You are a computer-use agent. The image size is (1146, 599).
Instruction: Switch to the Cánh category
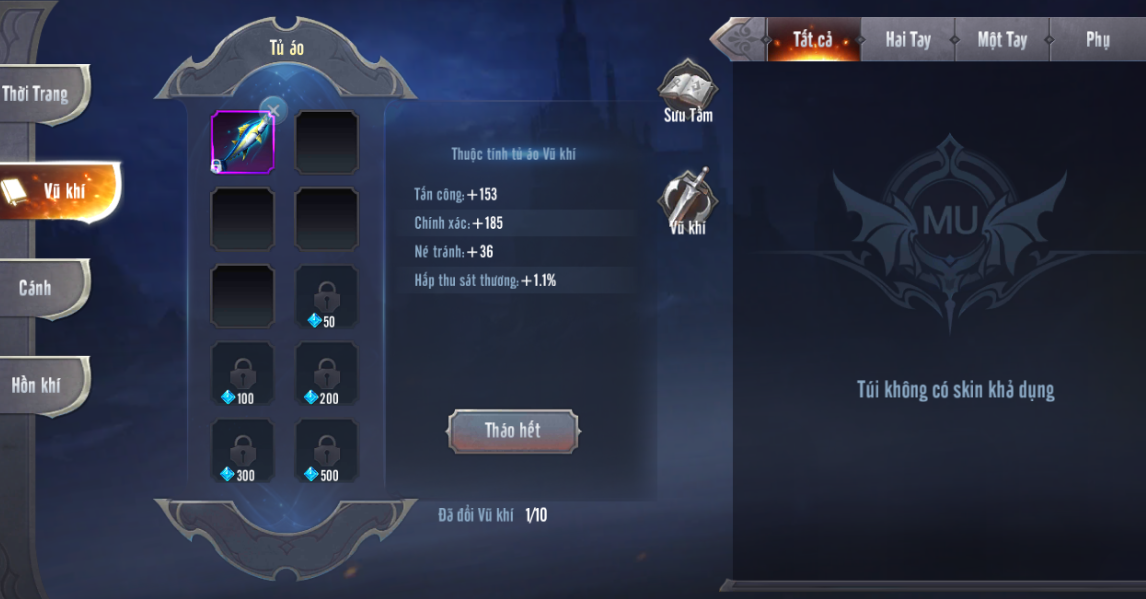[40, 288]
